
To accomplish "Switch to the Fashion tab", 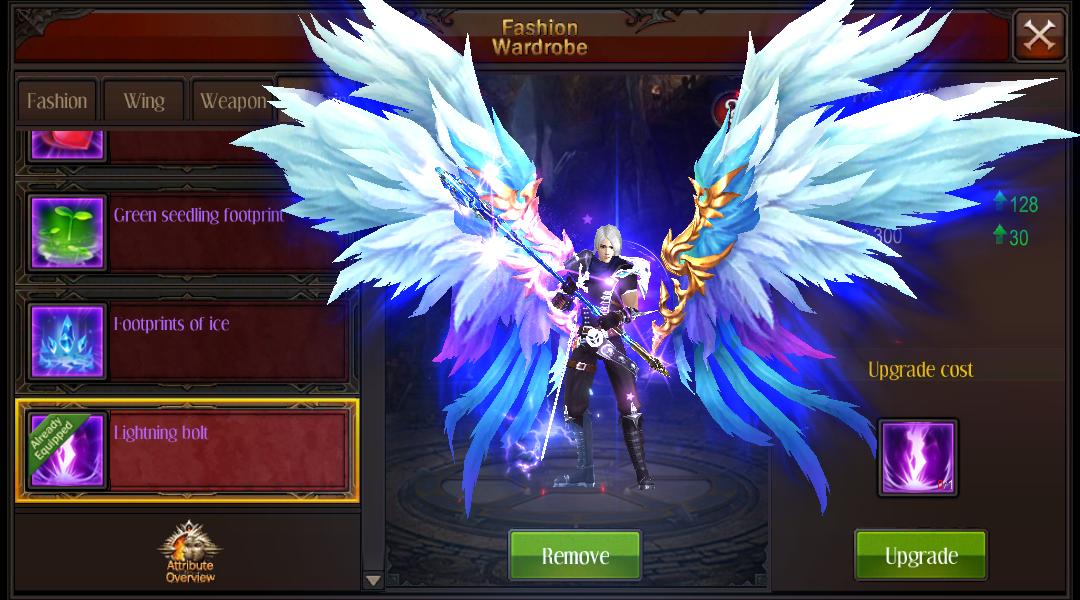I will 57,101.
